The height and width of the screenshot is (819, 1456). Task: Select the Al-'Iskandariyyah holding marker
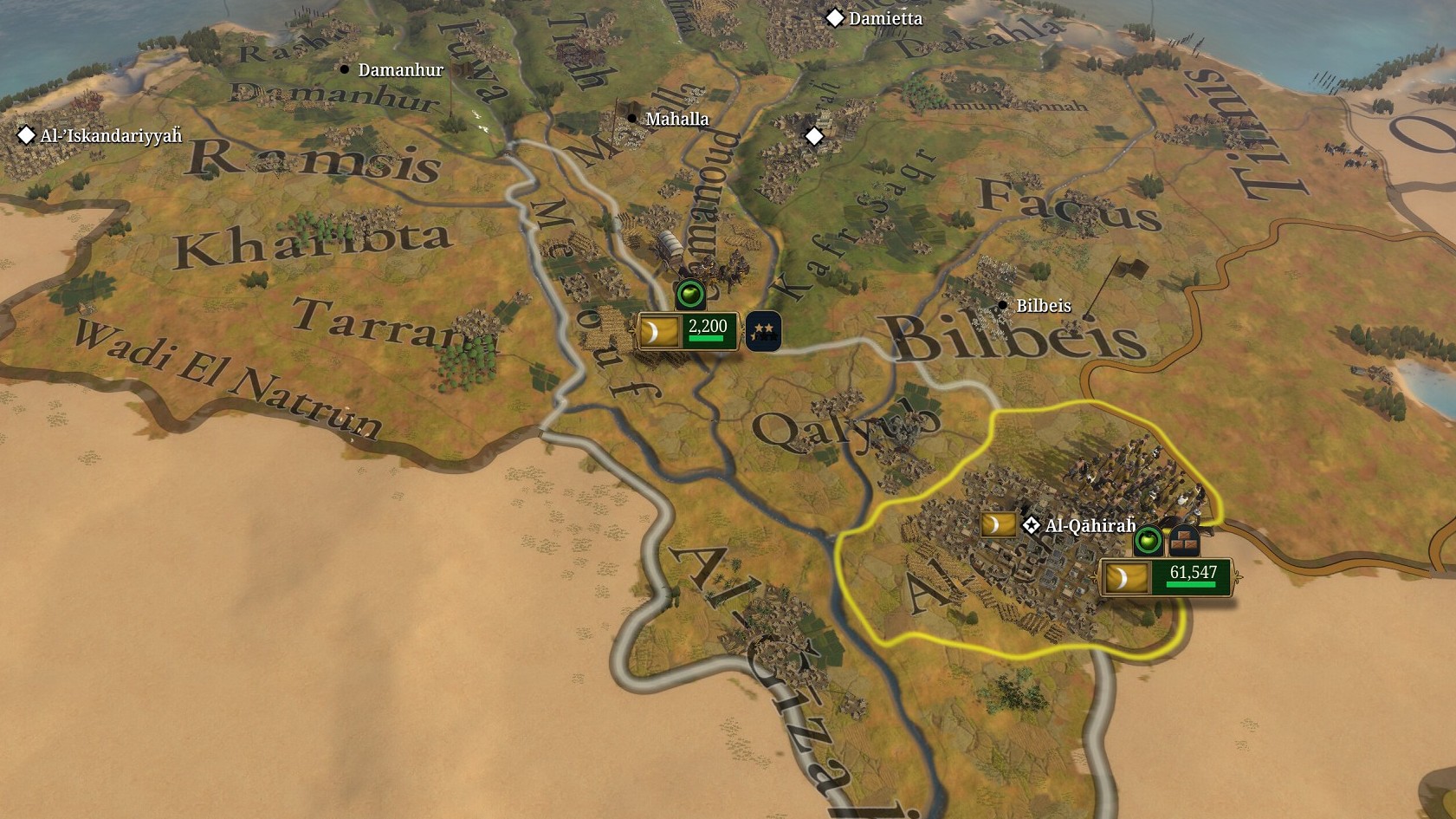click(27, 135)
